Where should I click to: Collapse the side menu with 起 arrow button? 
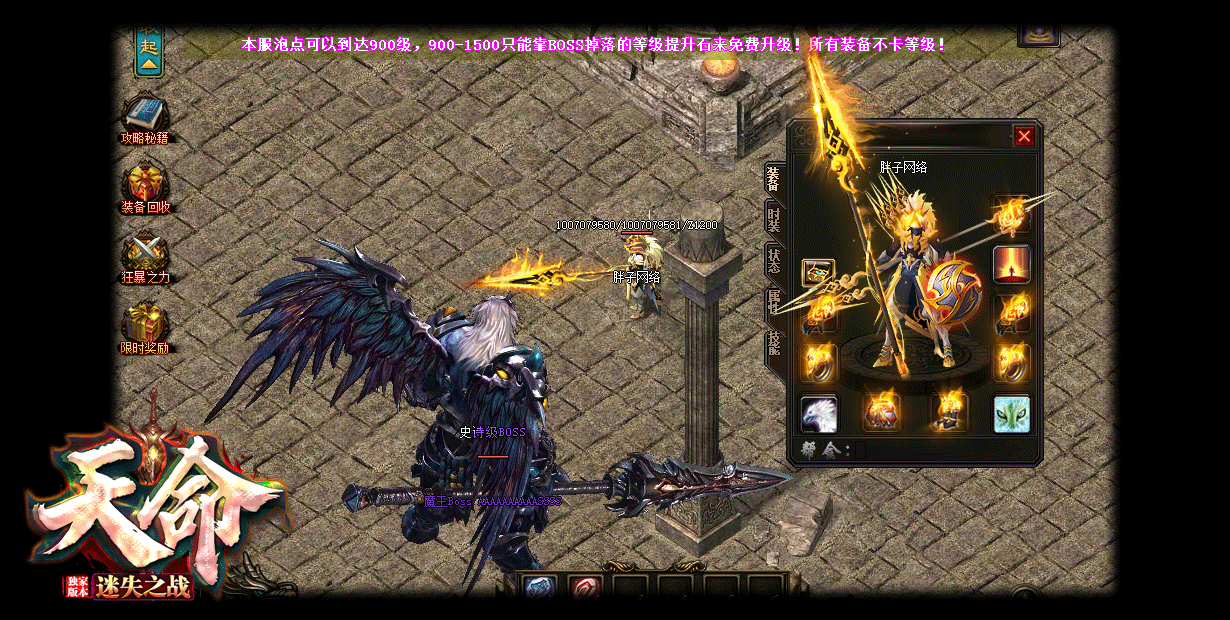(x=149, y=54)
